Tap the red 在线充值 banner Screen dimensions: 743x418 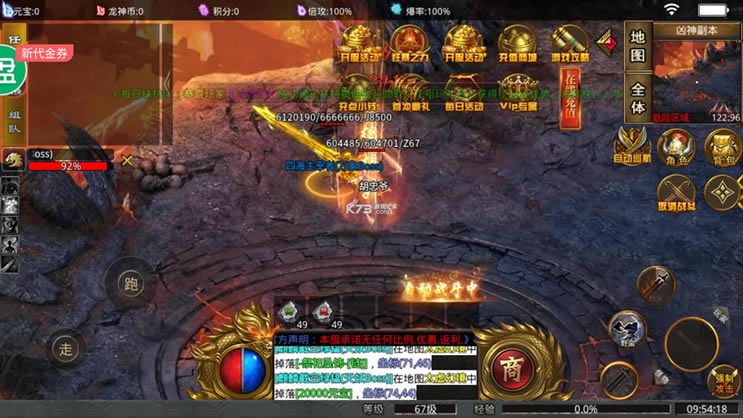[x=571, y=97]
